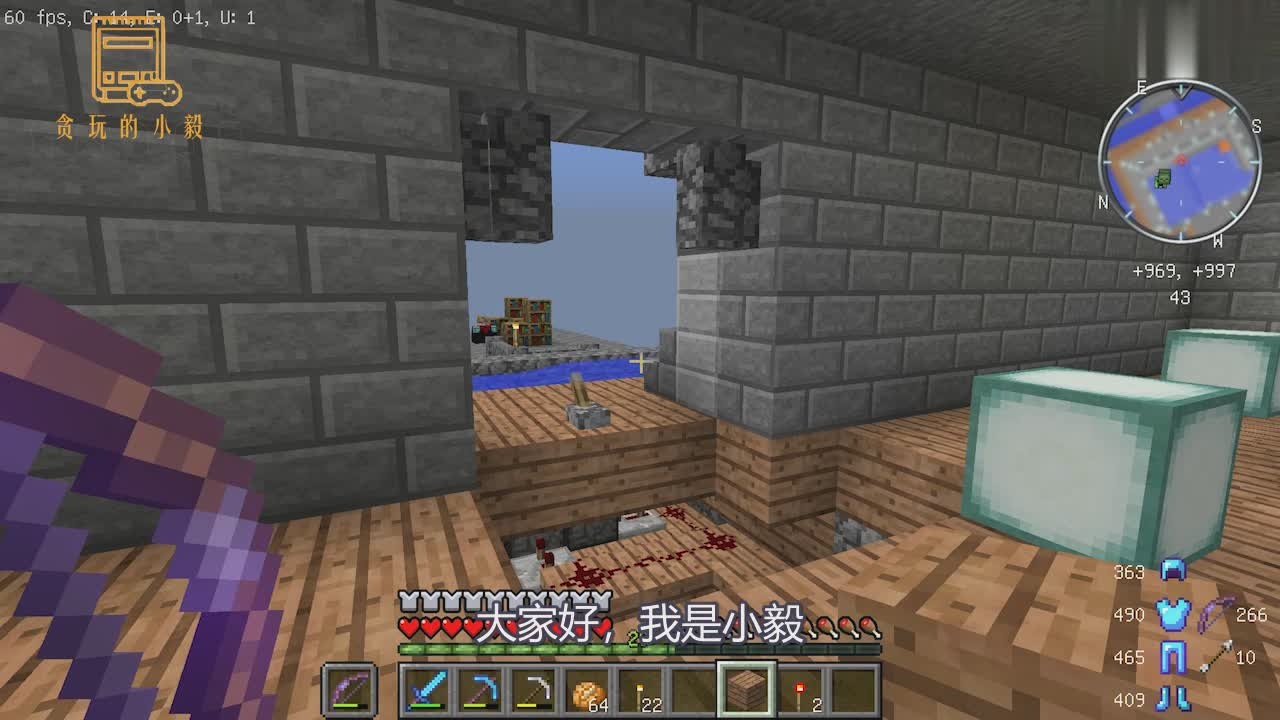This screenshot has height=720, width=1280.
Task: Click the channel logo watermark
Action: (132, 78)
